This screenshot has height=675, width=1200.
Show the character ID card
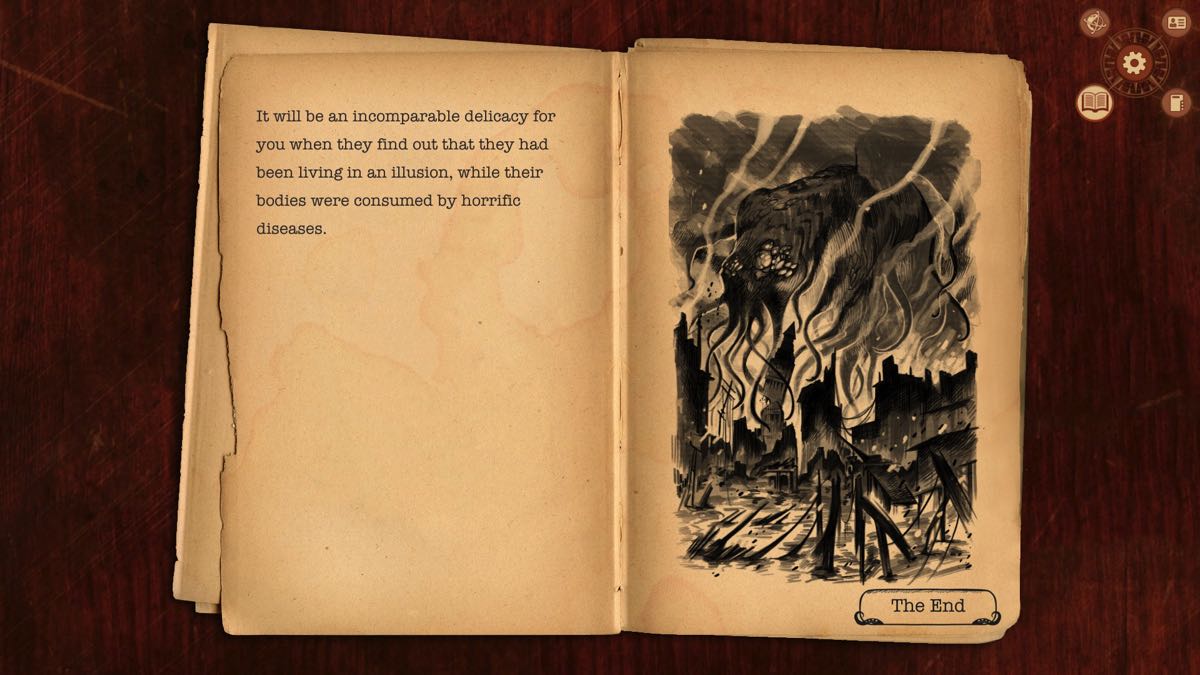coord(1175,23)
